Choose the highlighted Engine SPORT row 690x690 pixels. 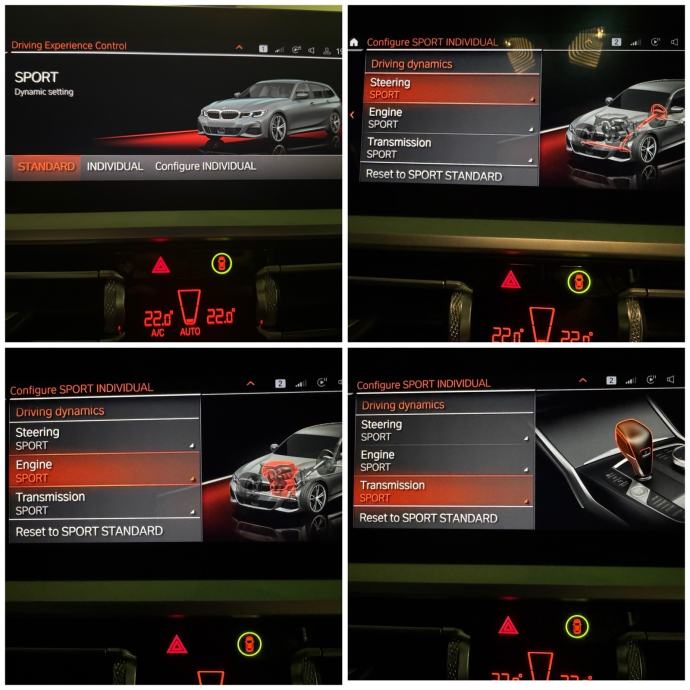tap(104, 471)
